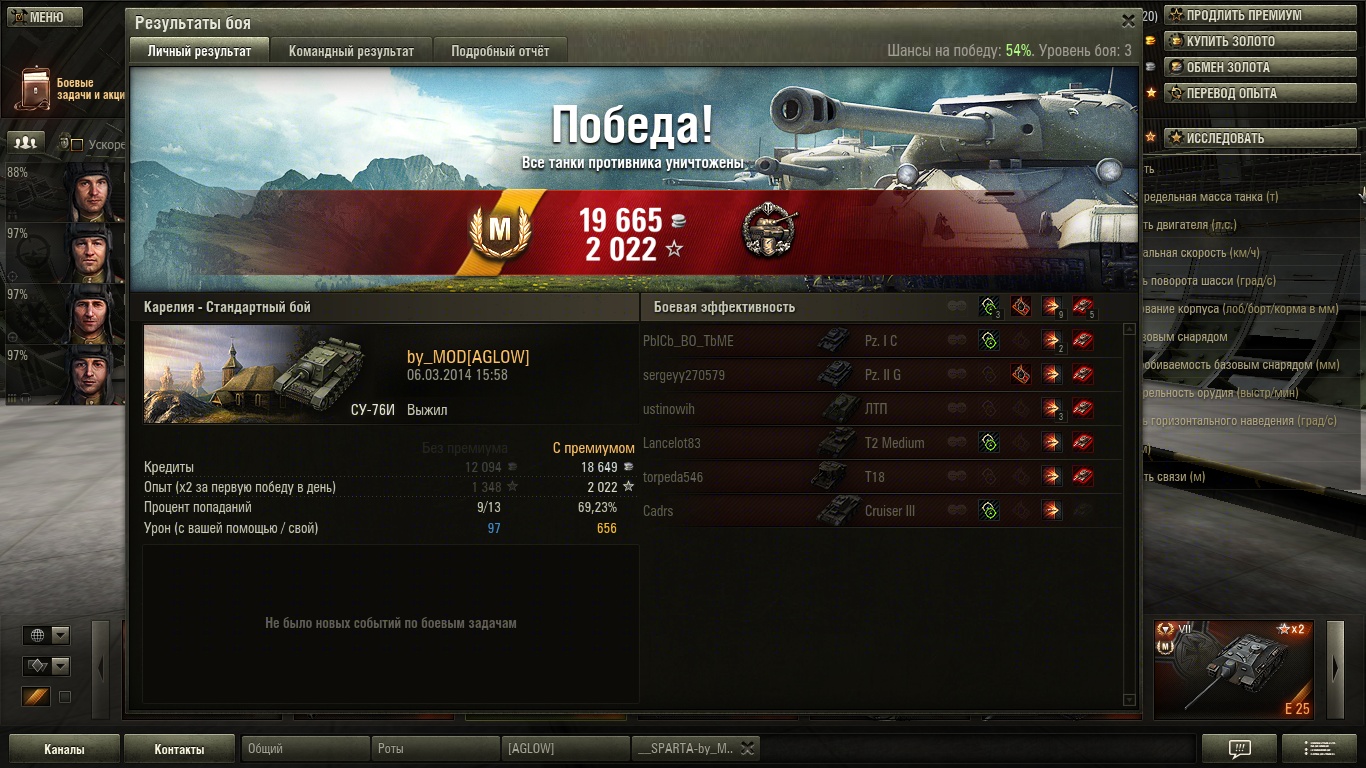Select the Личный результат tab
1366x768 pixels.
click(x=199, y=51)
